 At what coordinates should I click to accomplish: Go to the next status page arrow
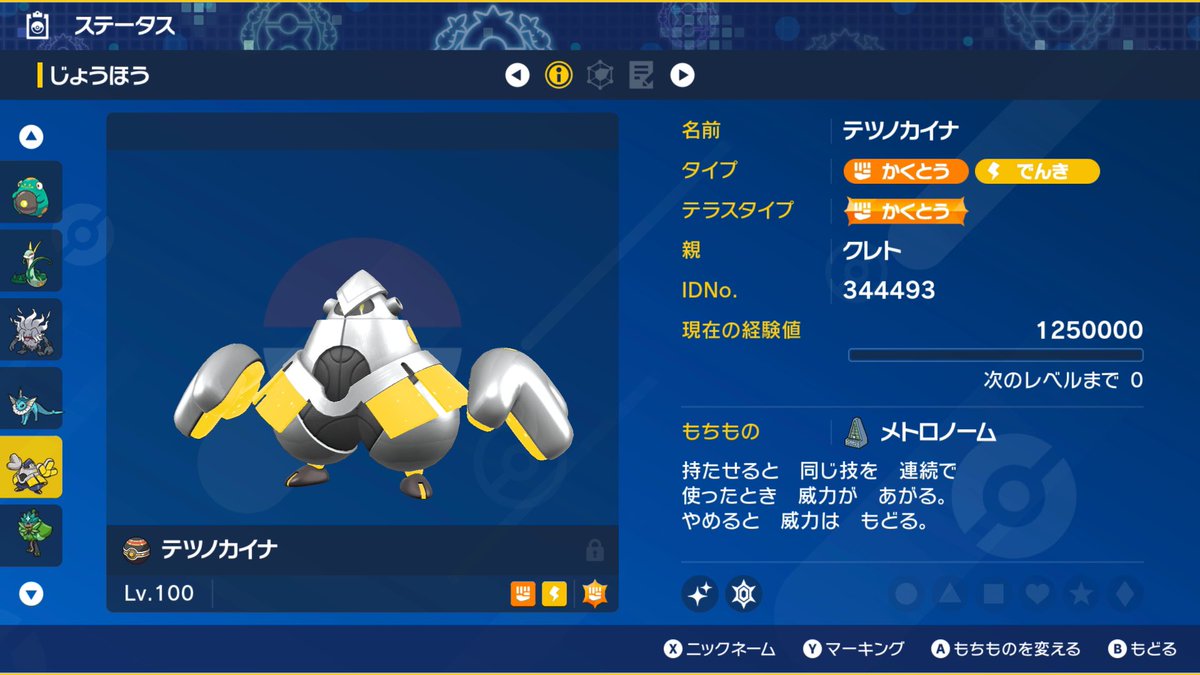coord(682,75)
